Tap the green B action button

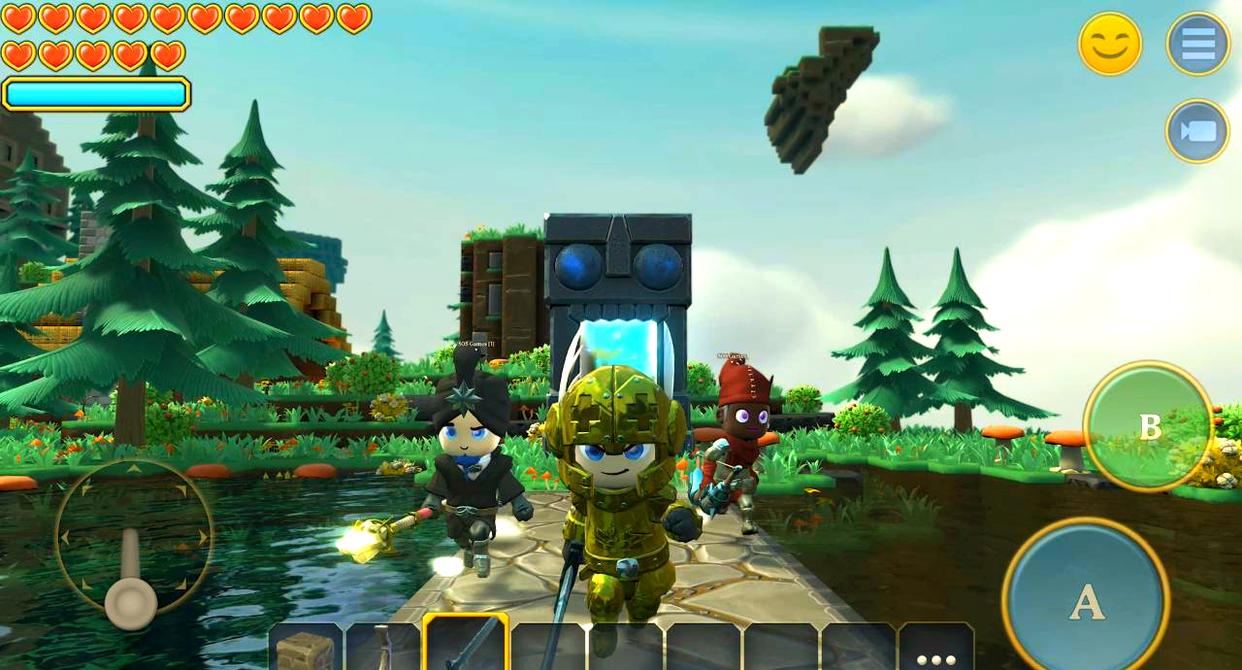pos(1148,426)
